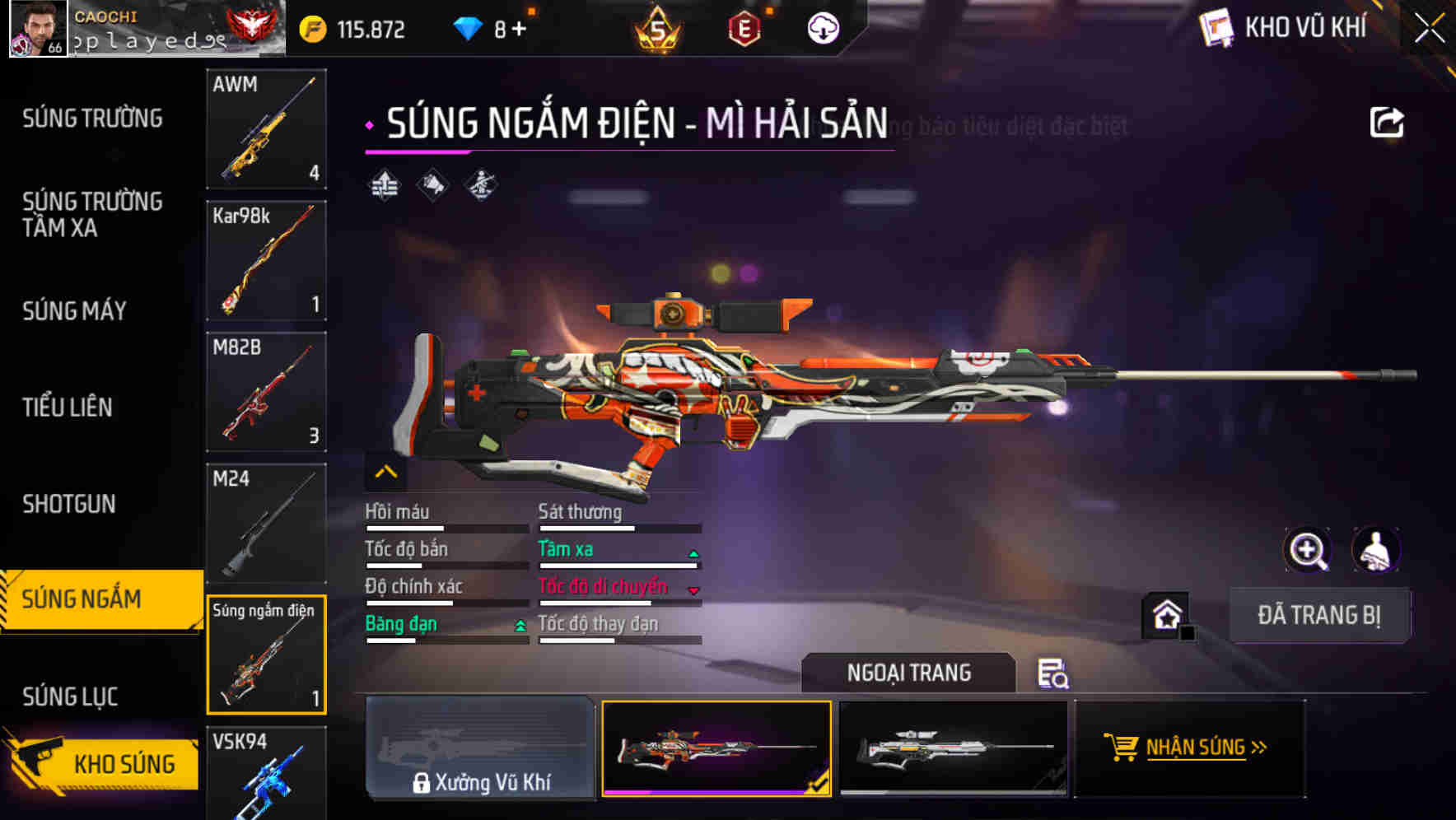Viewport: 1456px width, 820px height.
Task: Click the rank level 5 crown badge
Action: point(659,27)
